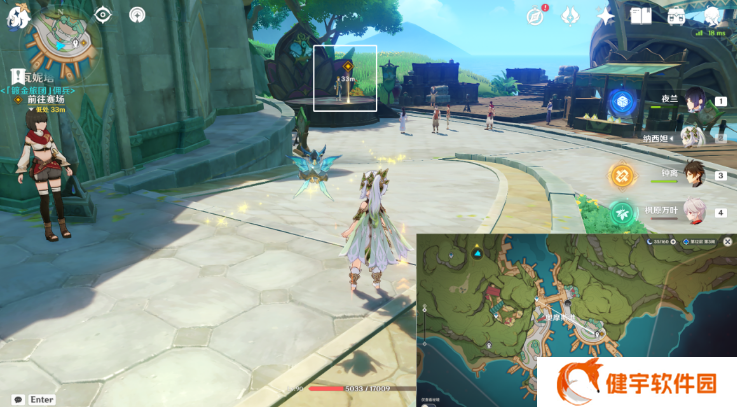Close the inset map with X button

coord(727,242)
